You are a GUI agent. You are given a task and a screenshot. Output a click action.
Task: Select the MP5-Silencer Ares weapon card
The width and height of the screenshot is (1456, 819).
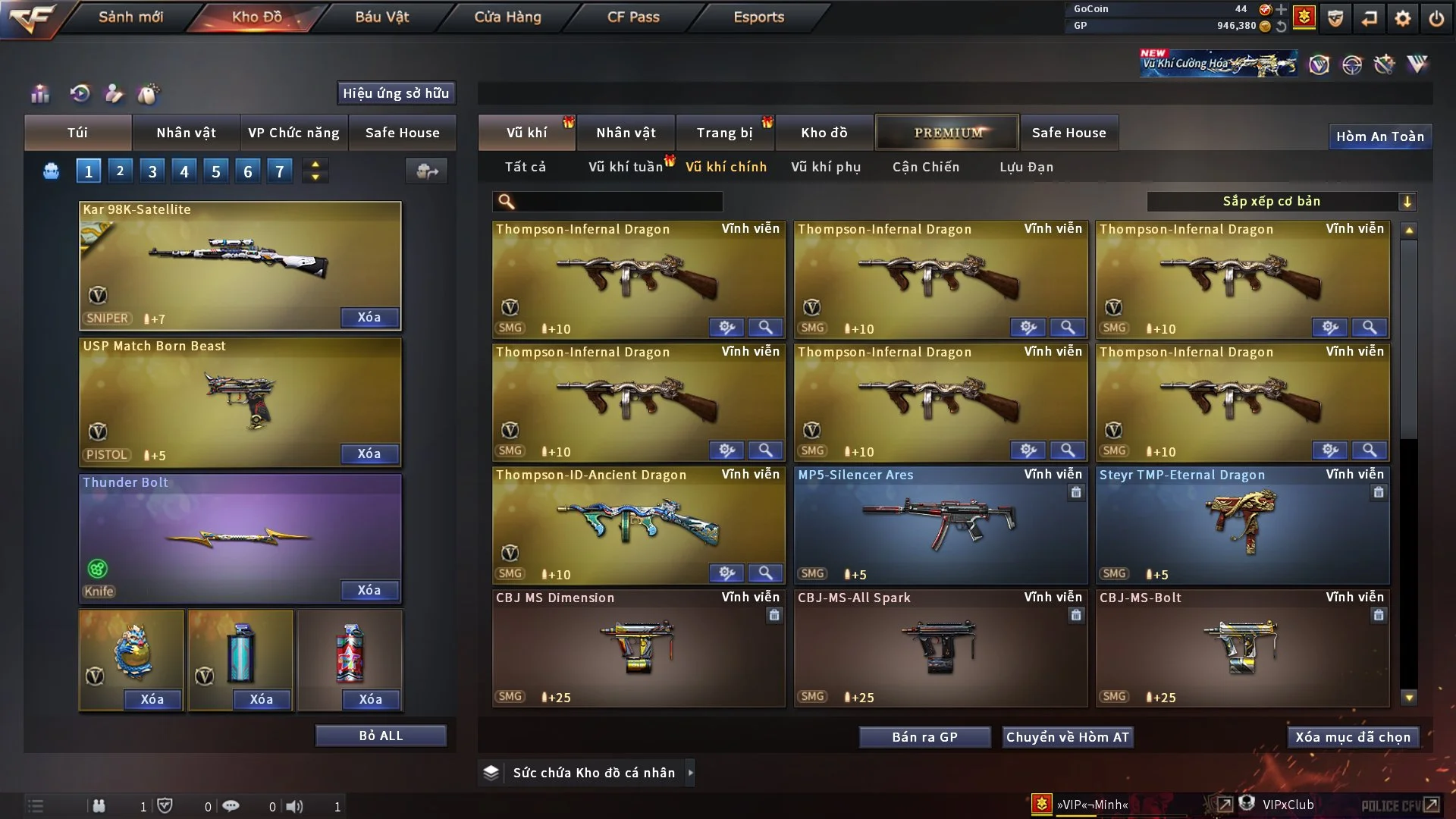(x=940, y=525)
